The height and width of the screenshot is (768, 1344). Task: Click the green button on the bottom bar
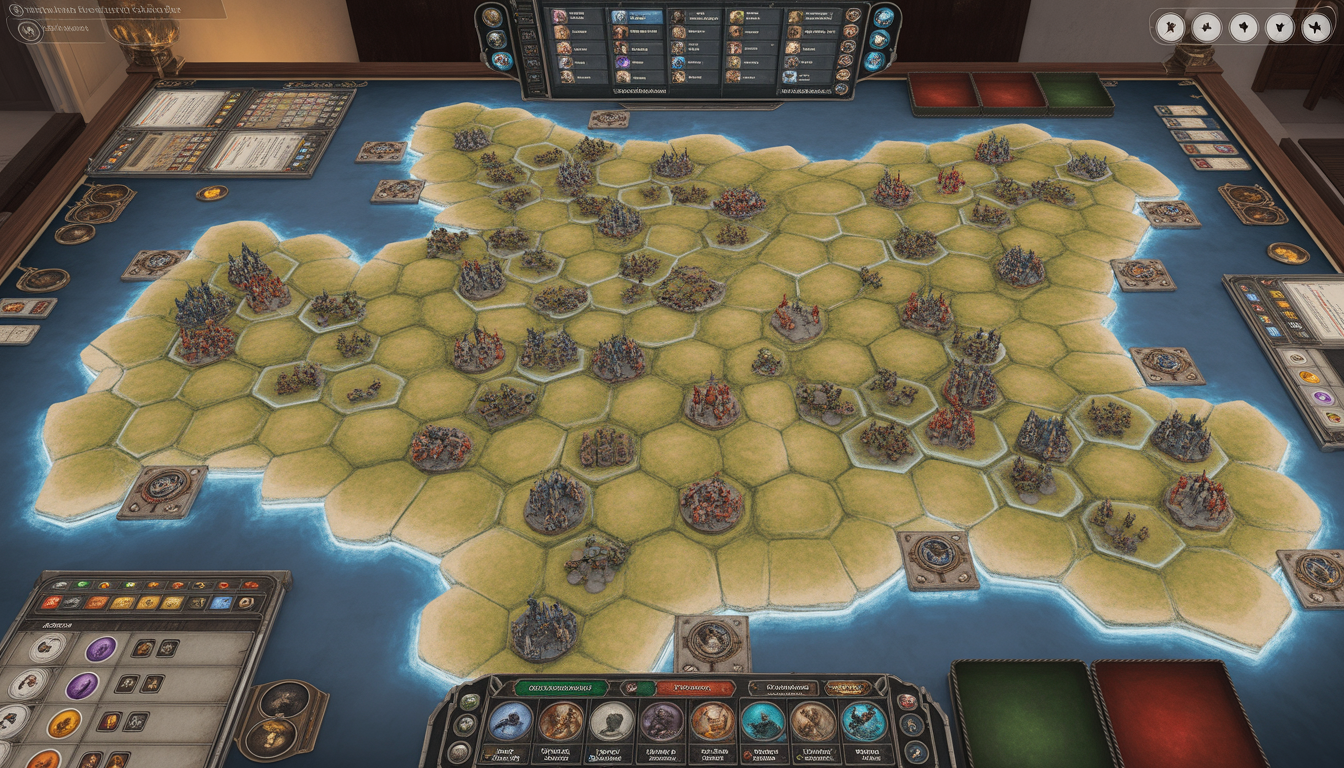click(x=560, y=688)
